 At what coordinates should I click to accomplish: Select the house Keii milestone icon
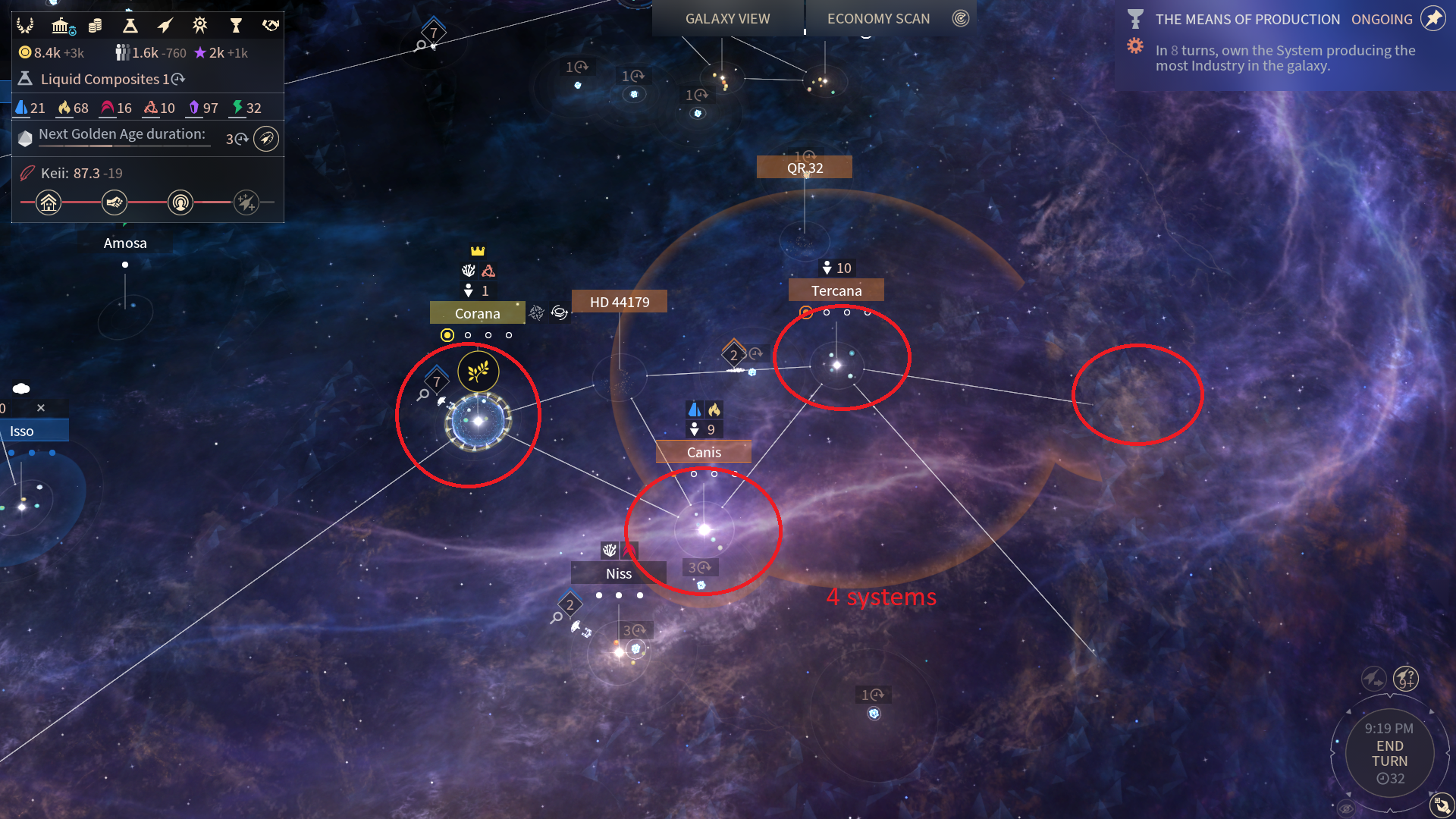point(49,202)
